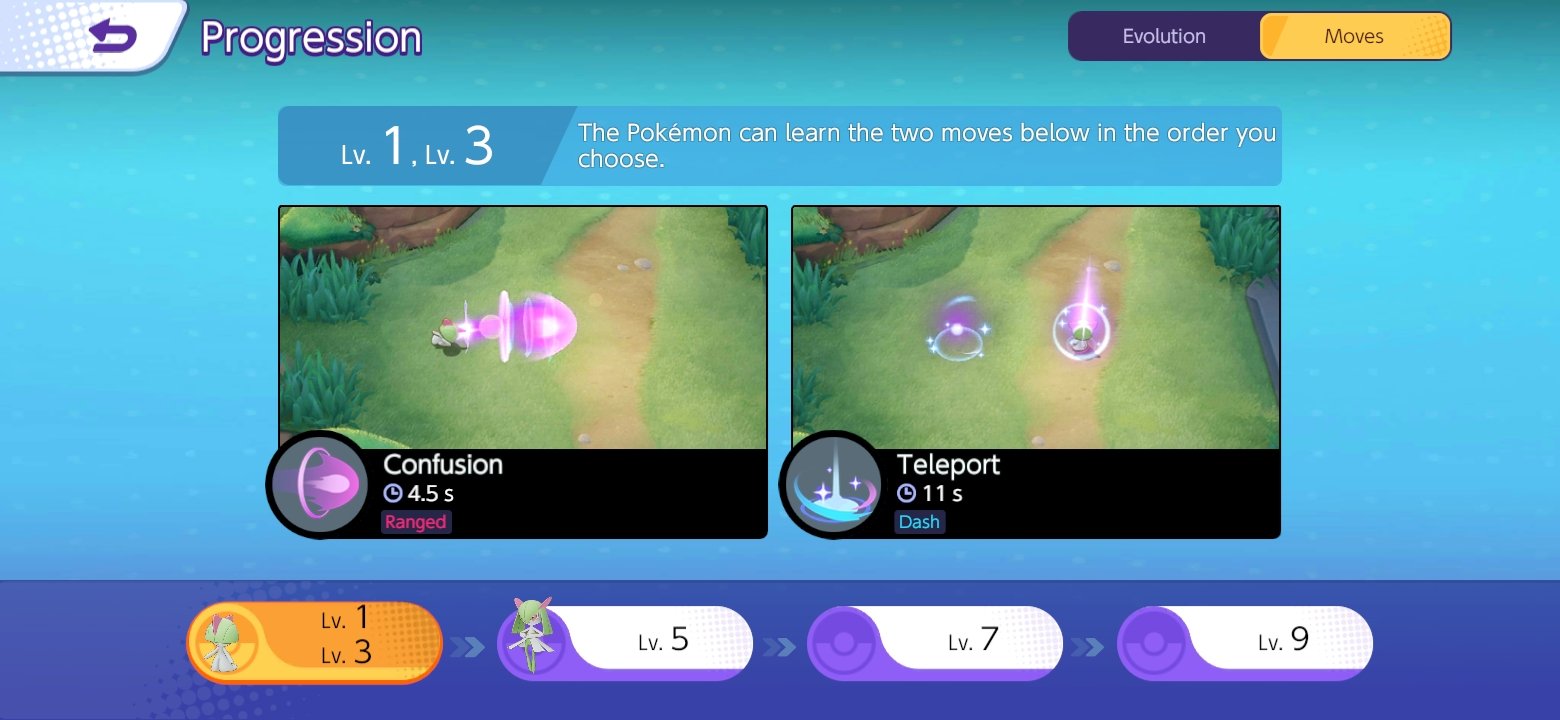Select the Lv. 7 progression node
The width and height of the screenshot is (1560, 720).
pyautogui.click(x=935, y=643)
